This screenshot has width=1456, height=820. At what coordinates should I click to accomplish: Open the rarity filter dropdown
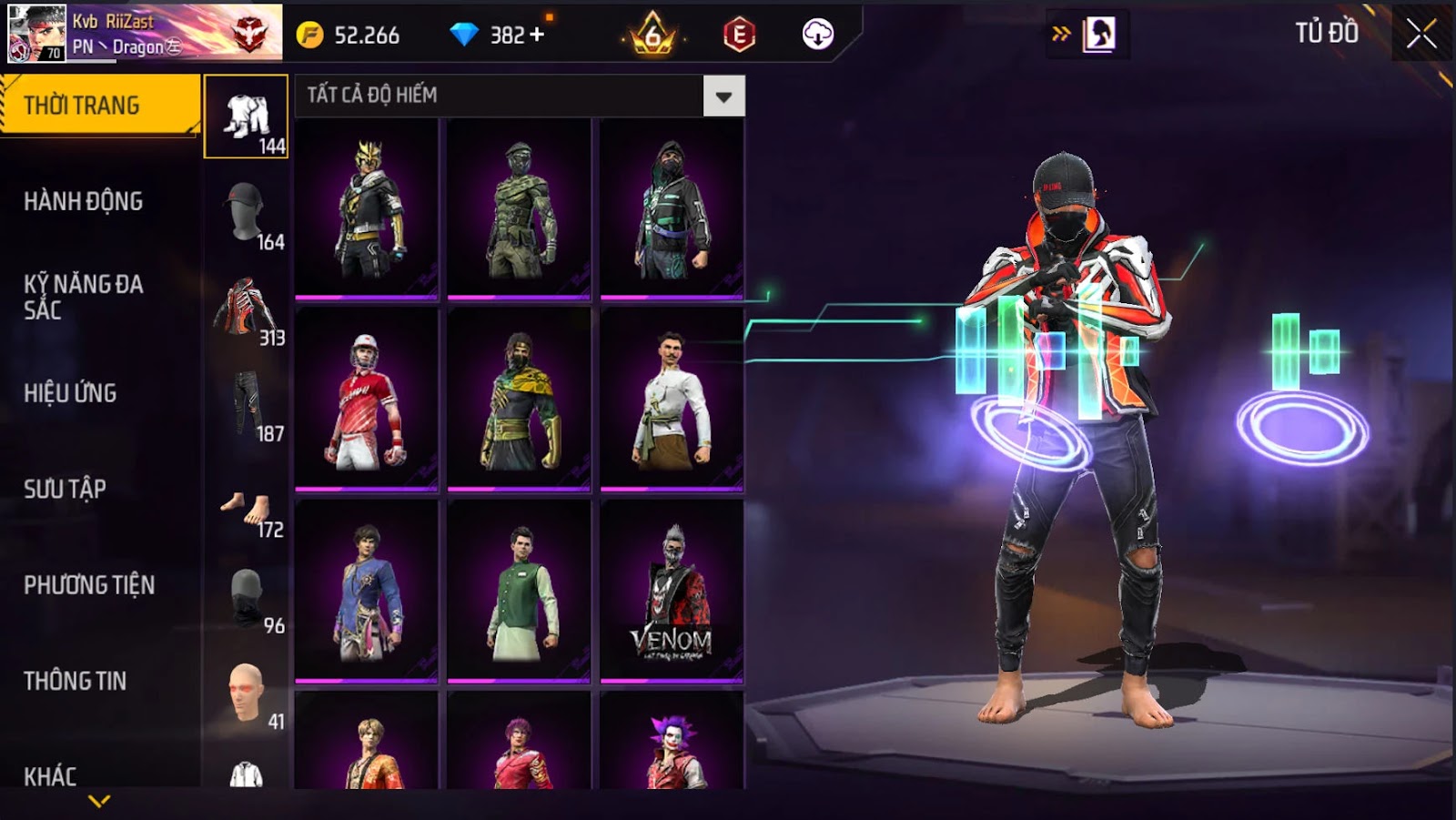pos(723,96)
